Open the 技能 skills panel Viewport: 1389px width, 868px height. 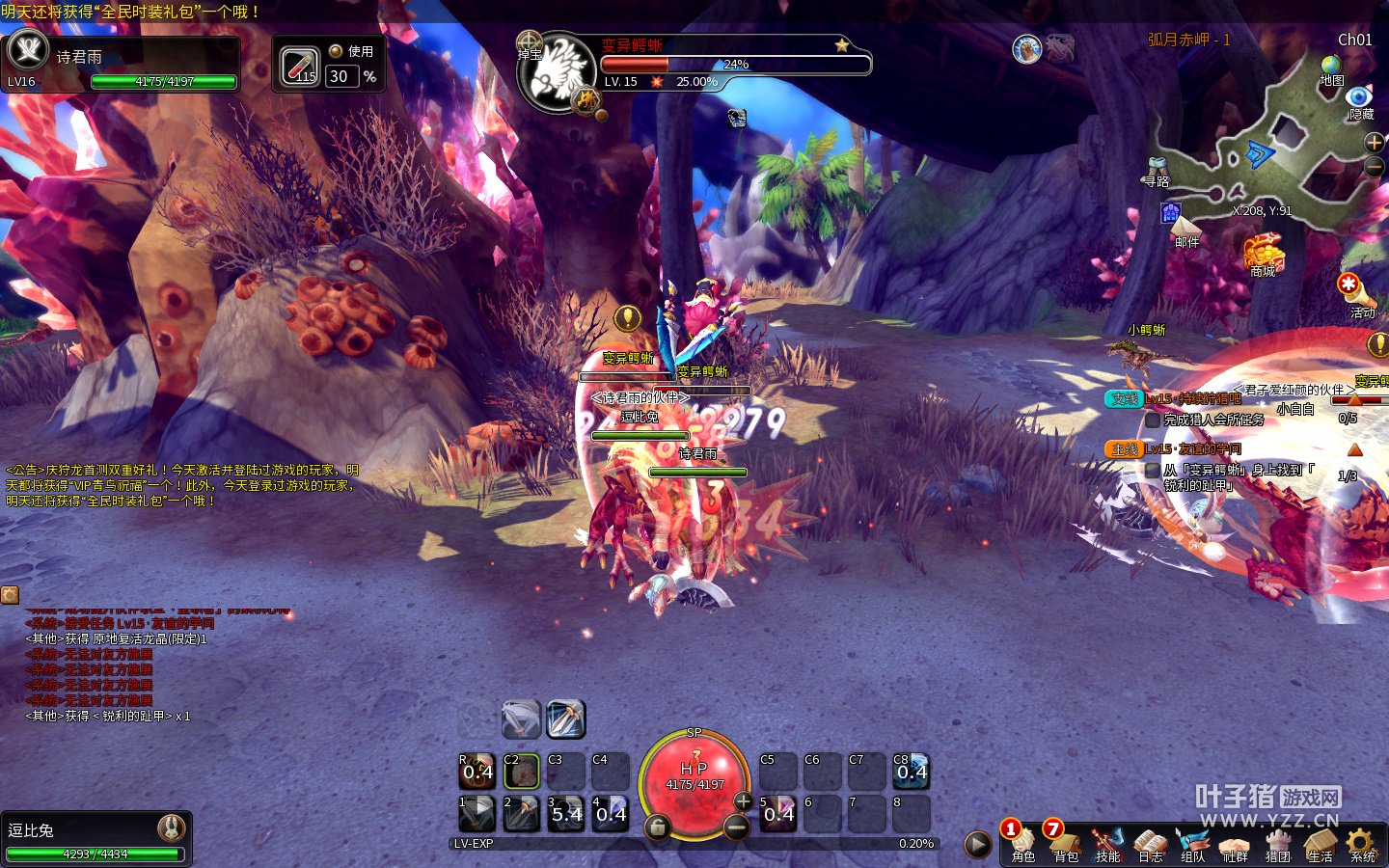pos(1107,843)
